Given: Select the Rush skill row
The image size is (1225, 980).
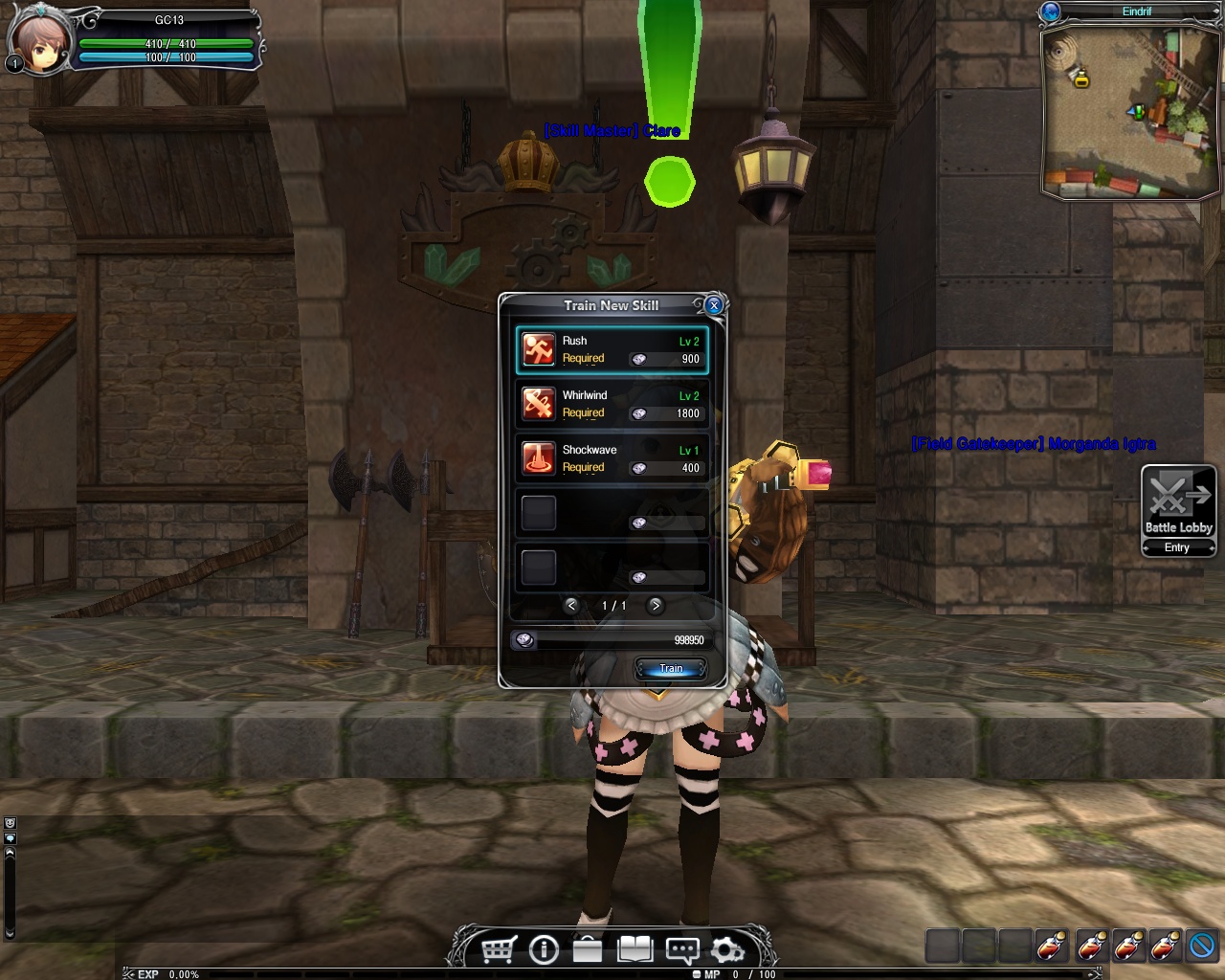Looking at the screenshot, I should pyautogui.click(x=612, y=349).
